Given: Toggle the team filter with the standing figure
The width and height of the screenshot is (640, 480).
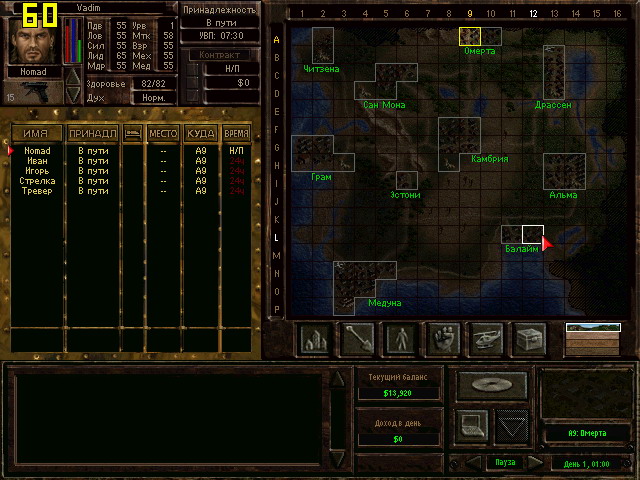Looking at the screenshot, I should pos(401,340).
